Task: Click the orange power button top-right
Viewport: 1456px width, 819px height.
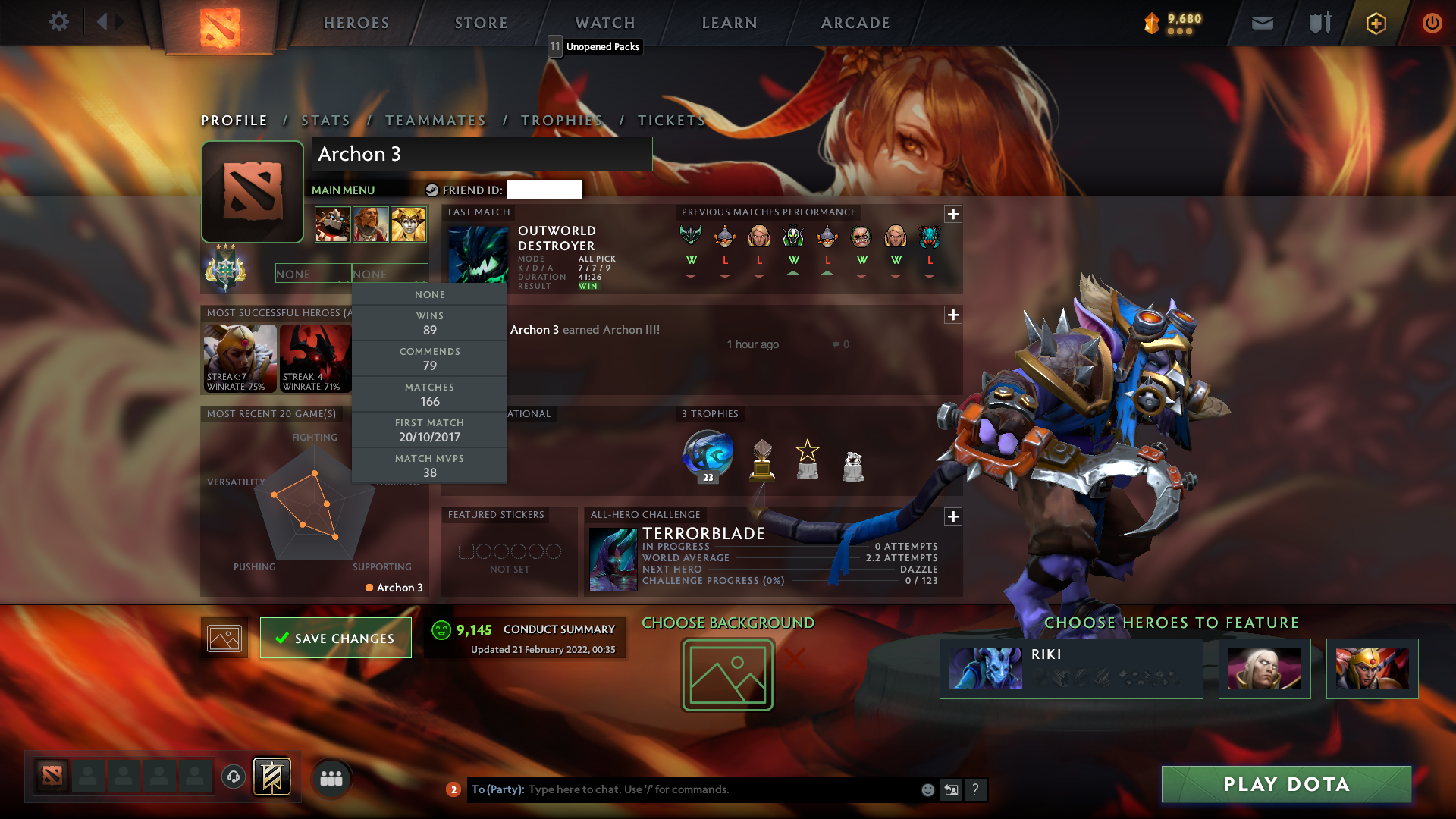Action: point(1432,23)
